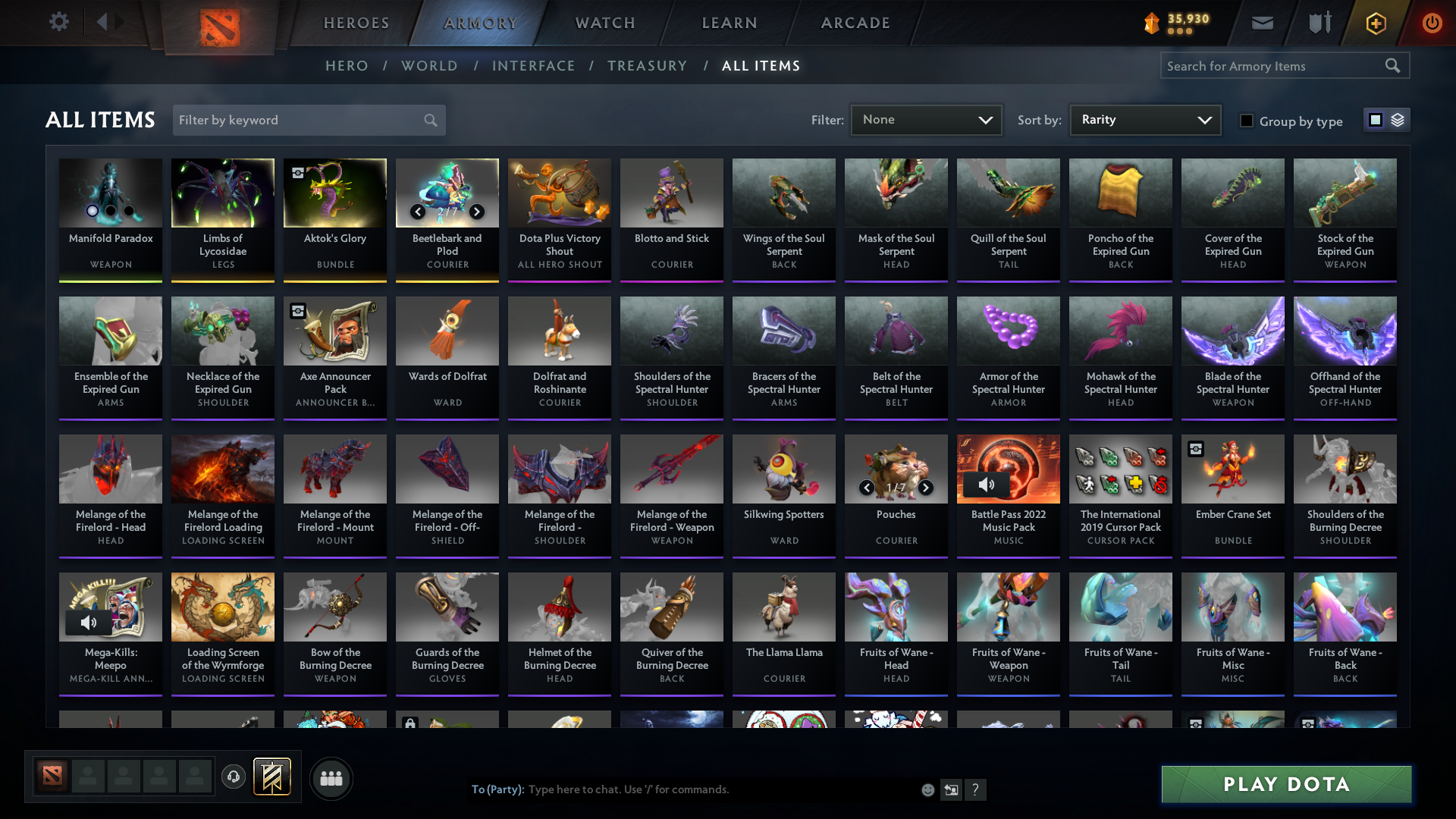
Task: Click the gold hexagon plus icon
Action: tap(1375, 23)
